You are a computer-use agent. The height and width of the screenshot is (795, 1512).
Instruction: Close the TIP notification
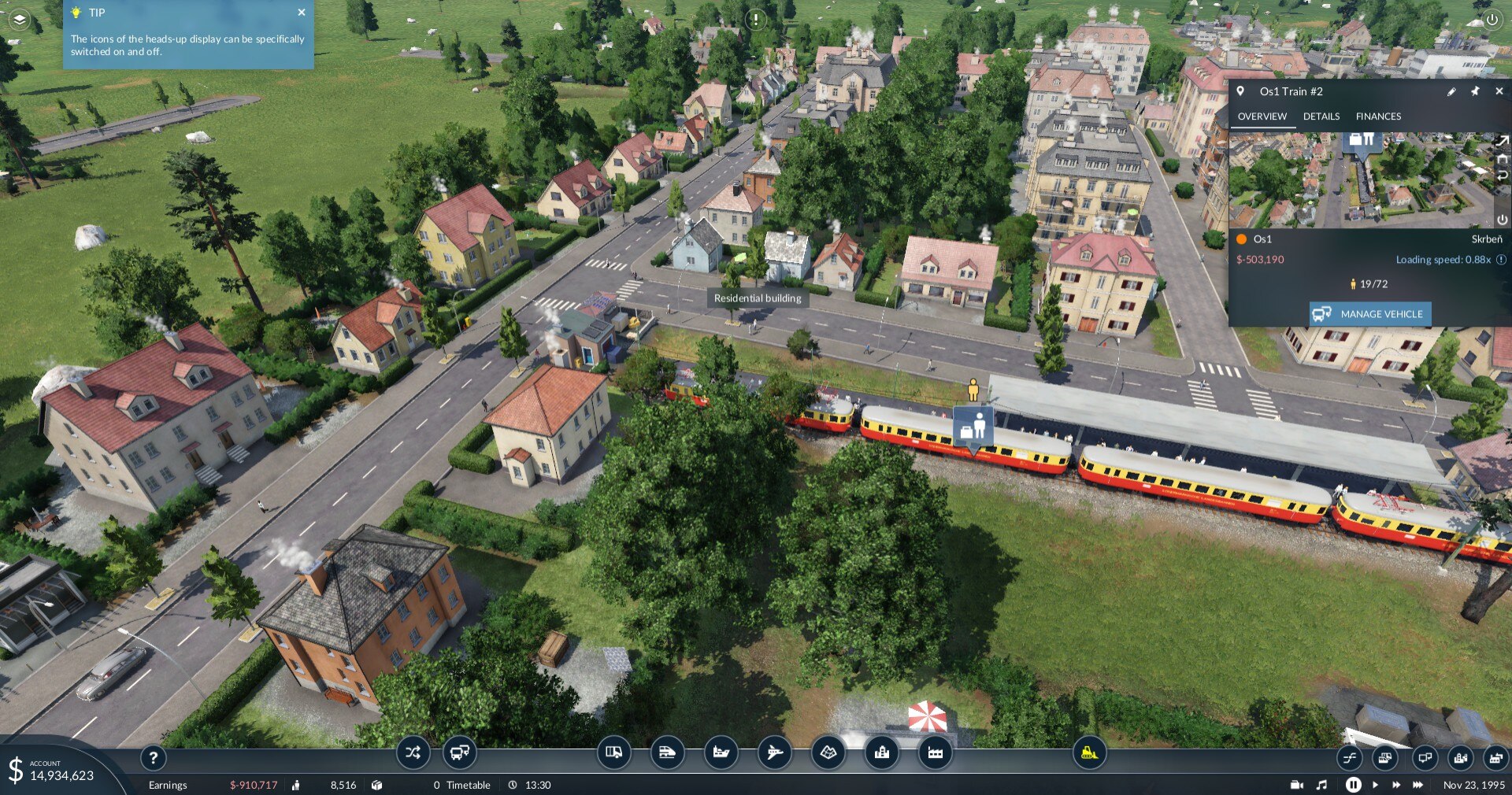coord(302,13)
